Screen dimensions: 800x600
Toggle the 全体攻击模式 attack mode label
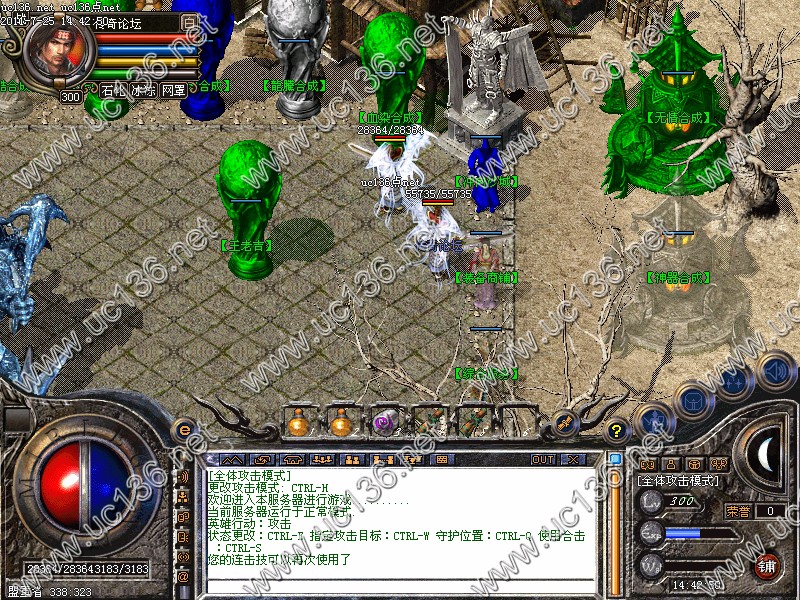[x=678, y=481]
